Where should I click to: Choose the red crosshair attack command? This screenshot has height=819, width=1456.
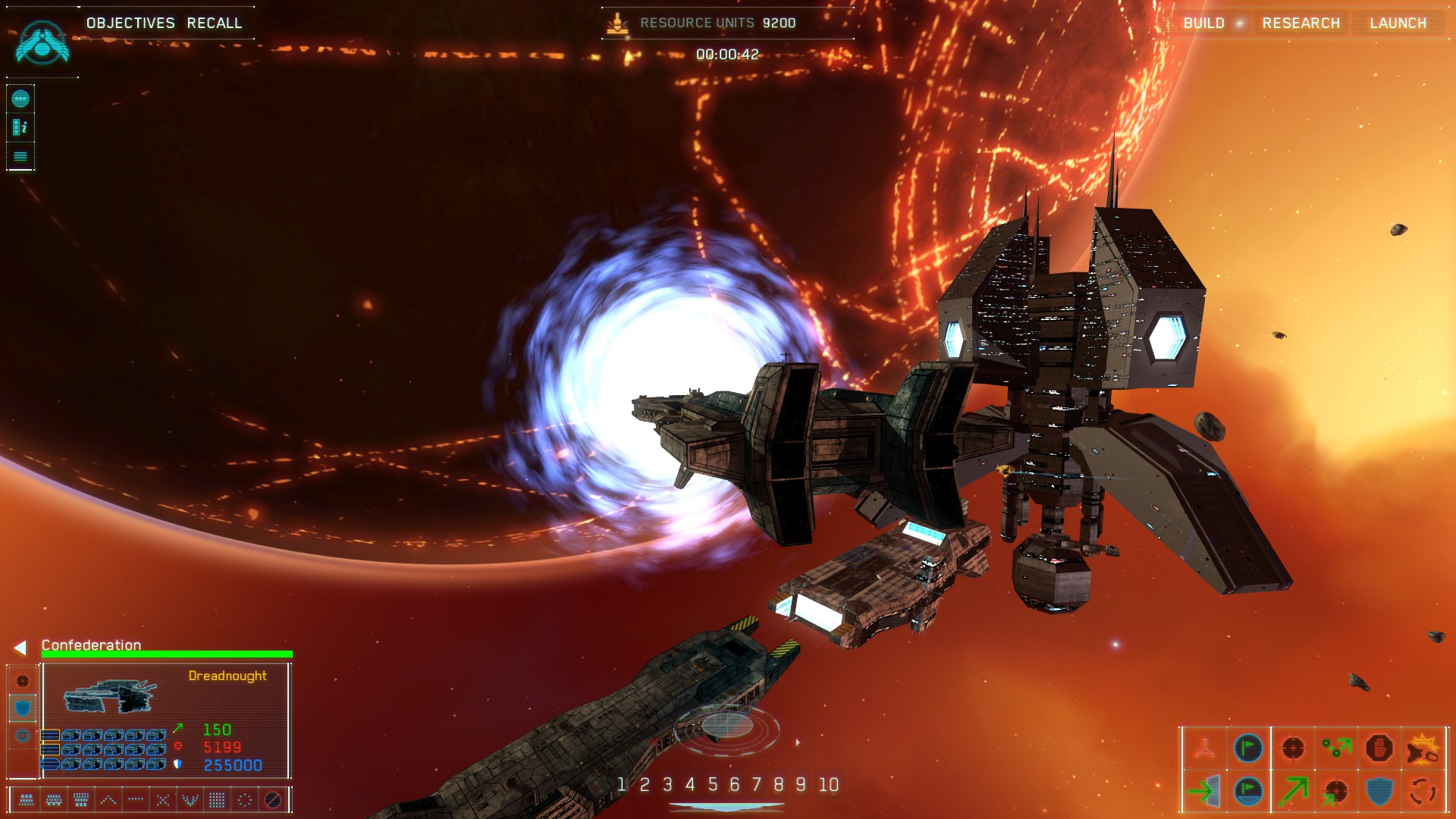coord(1293,748)
